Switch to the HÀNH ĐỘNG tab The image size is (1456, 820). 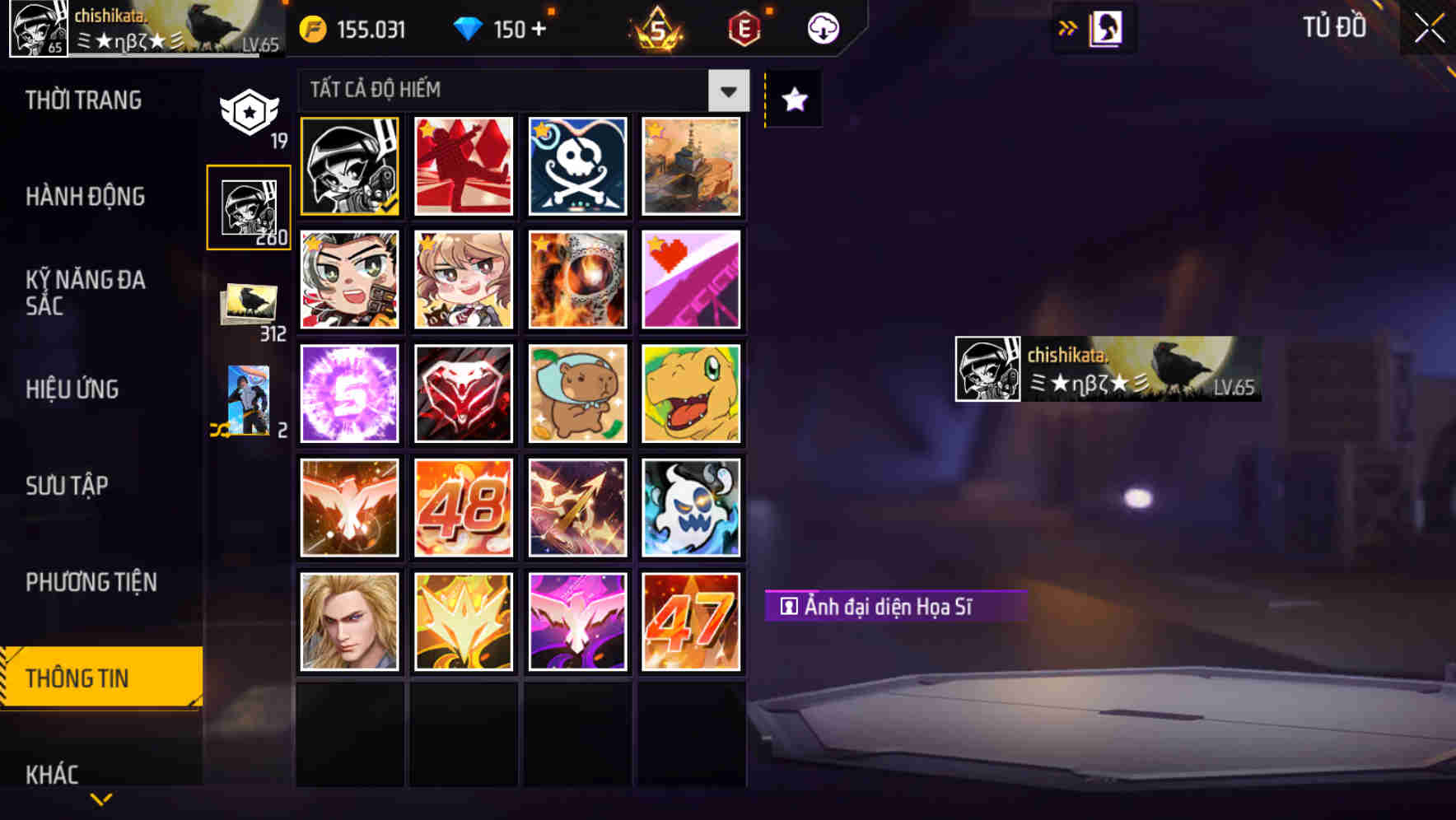click(x=85, y=197)
